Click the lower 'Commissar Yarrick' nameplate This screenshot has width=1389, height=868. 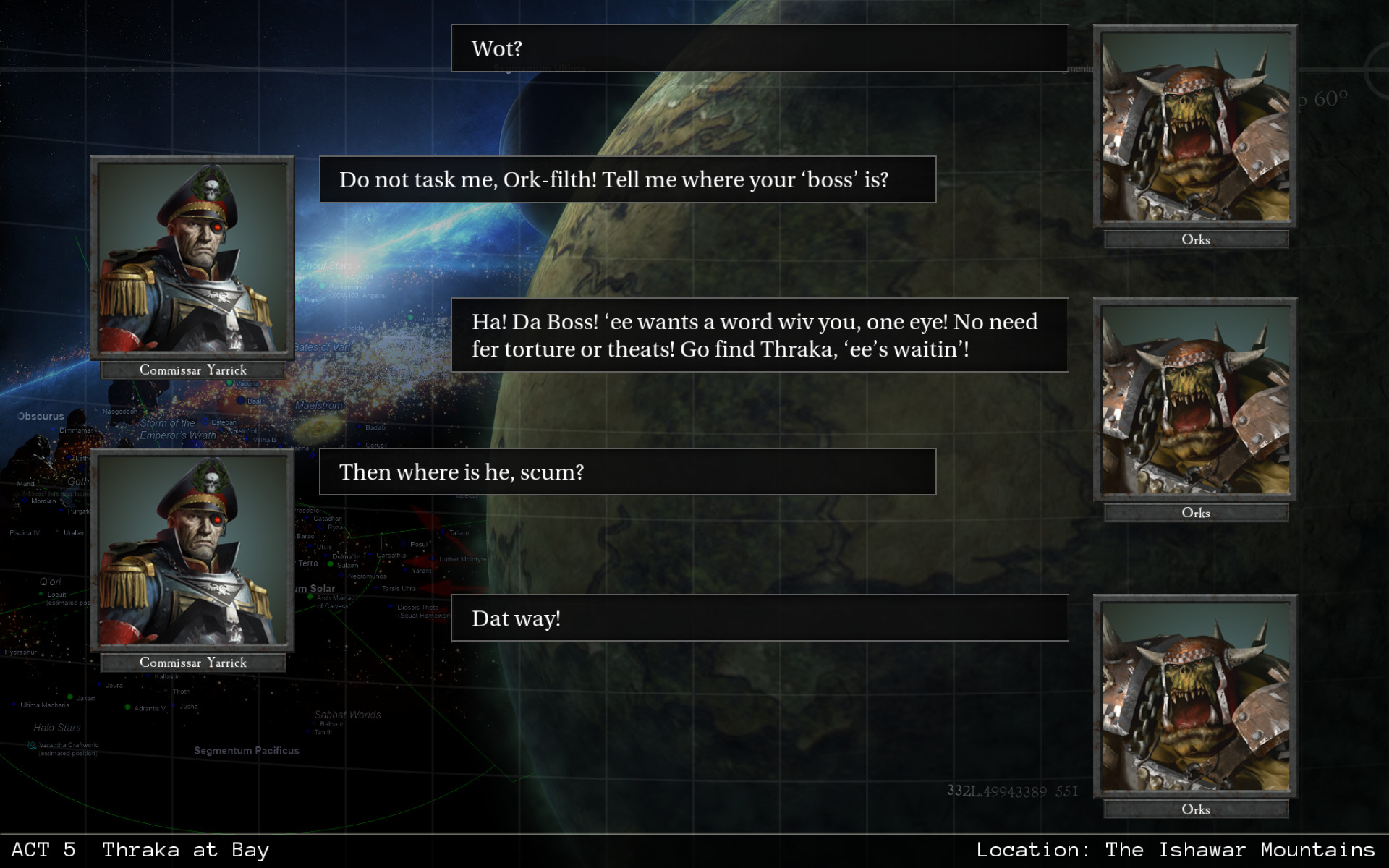(x=193, y=663)
